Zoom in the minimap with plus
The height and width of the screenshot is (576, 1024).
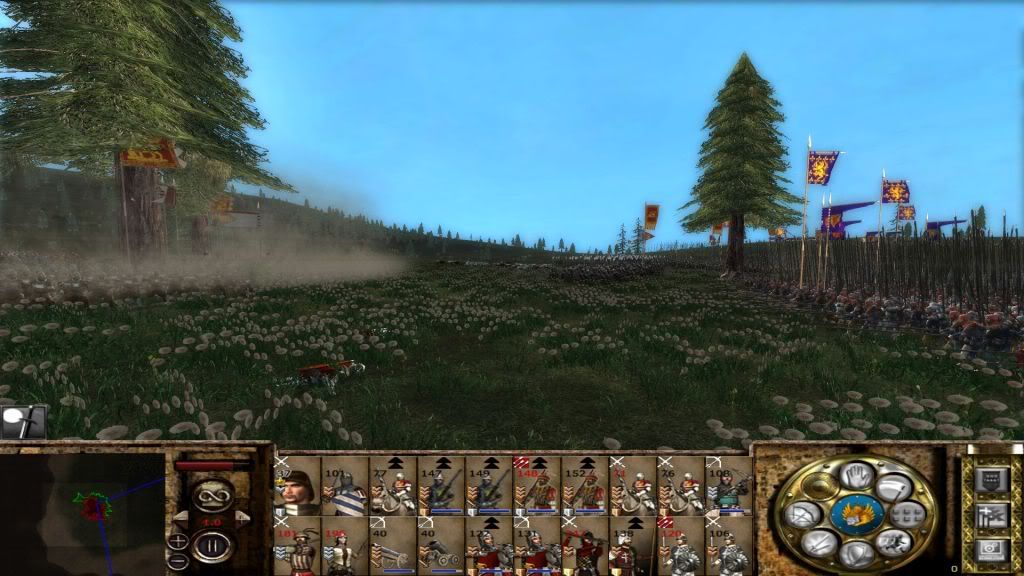[178, 541]
